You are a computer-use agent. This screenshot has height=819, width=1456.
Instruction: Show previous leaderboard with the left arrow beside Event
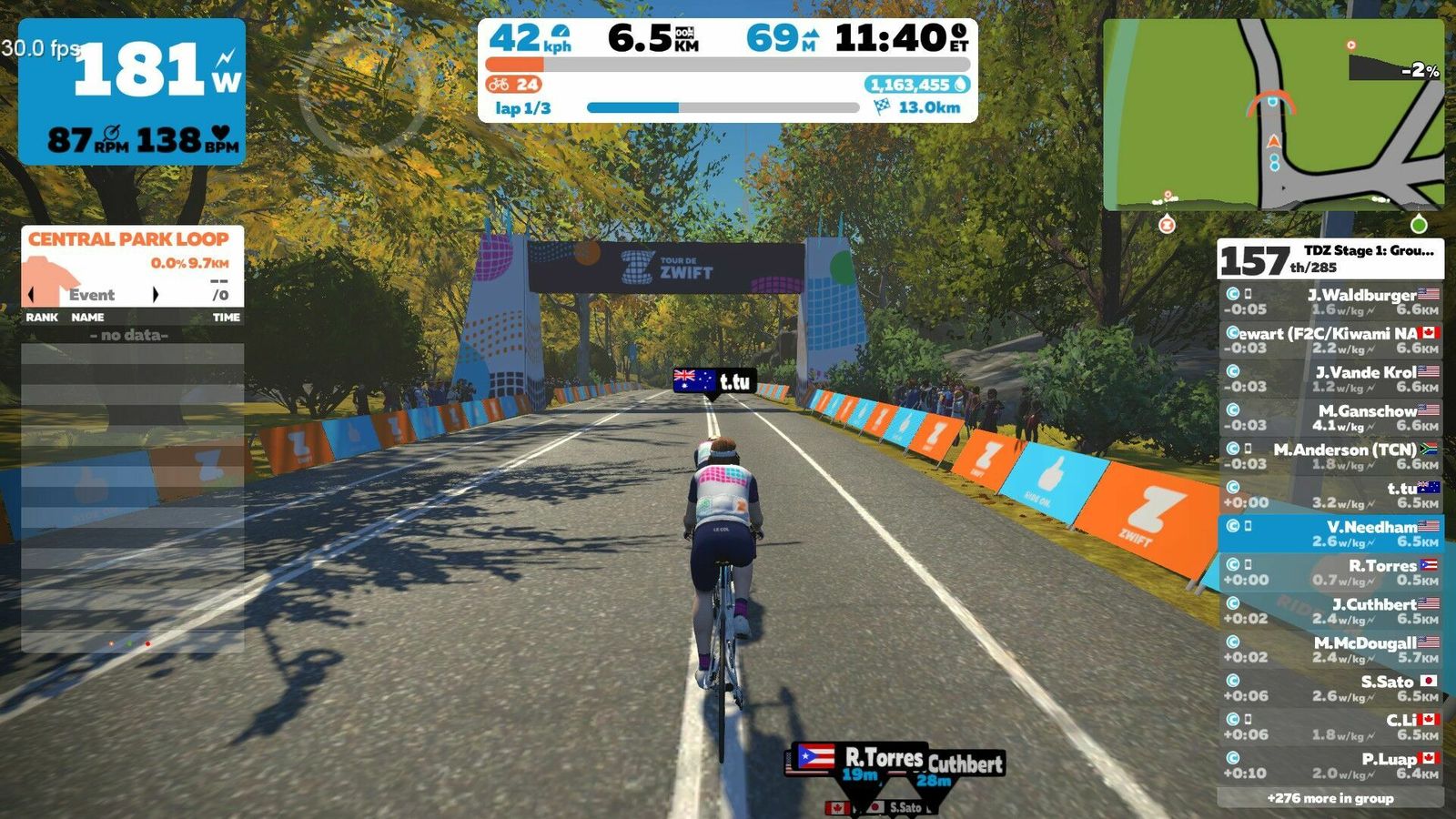pyautogui.click(x=32, y=295)
